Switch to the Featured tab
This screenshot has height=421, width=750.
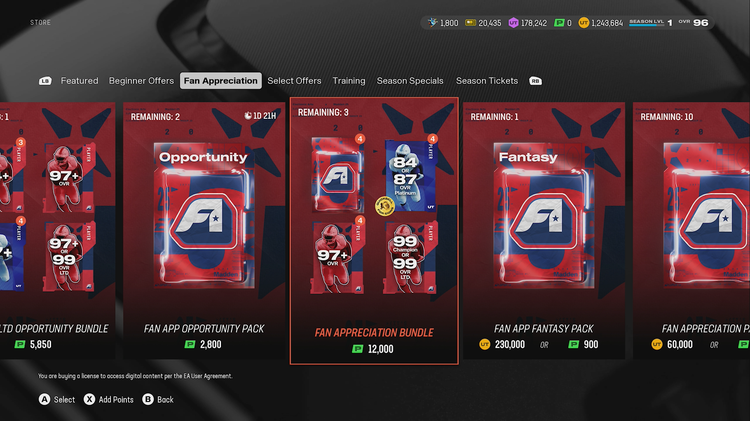[x=79, y=81]
